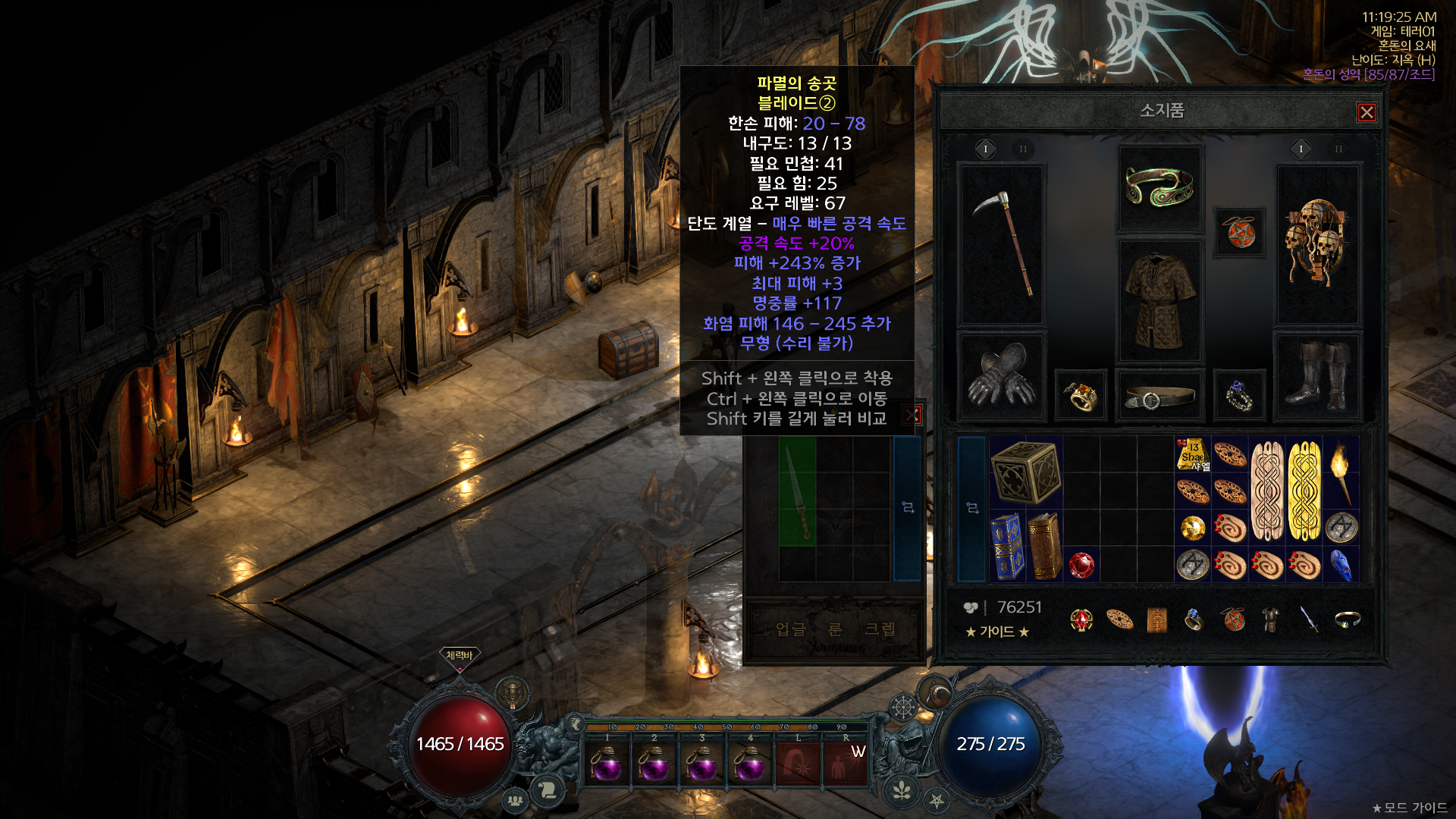Image resolution: width=1456 pixels, height=819 pixels.
Task: Select the equipped scythe weapon slot
Action: (1003, 244)
